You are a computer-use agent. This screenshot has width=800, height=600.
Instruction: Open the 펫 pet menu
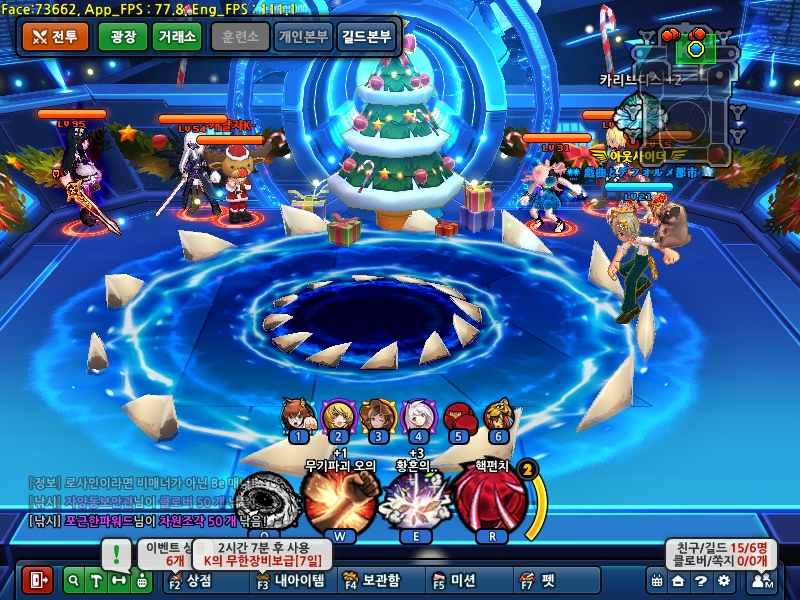pyautogui.click(x=538, y=580)
